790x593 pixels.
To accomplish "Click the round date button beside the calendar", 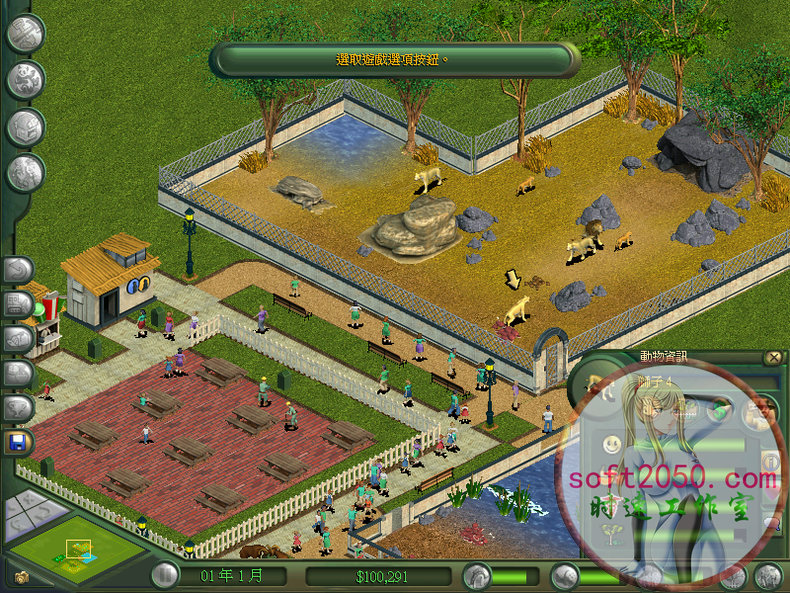I will coord(166,575).
